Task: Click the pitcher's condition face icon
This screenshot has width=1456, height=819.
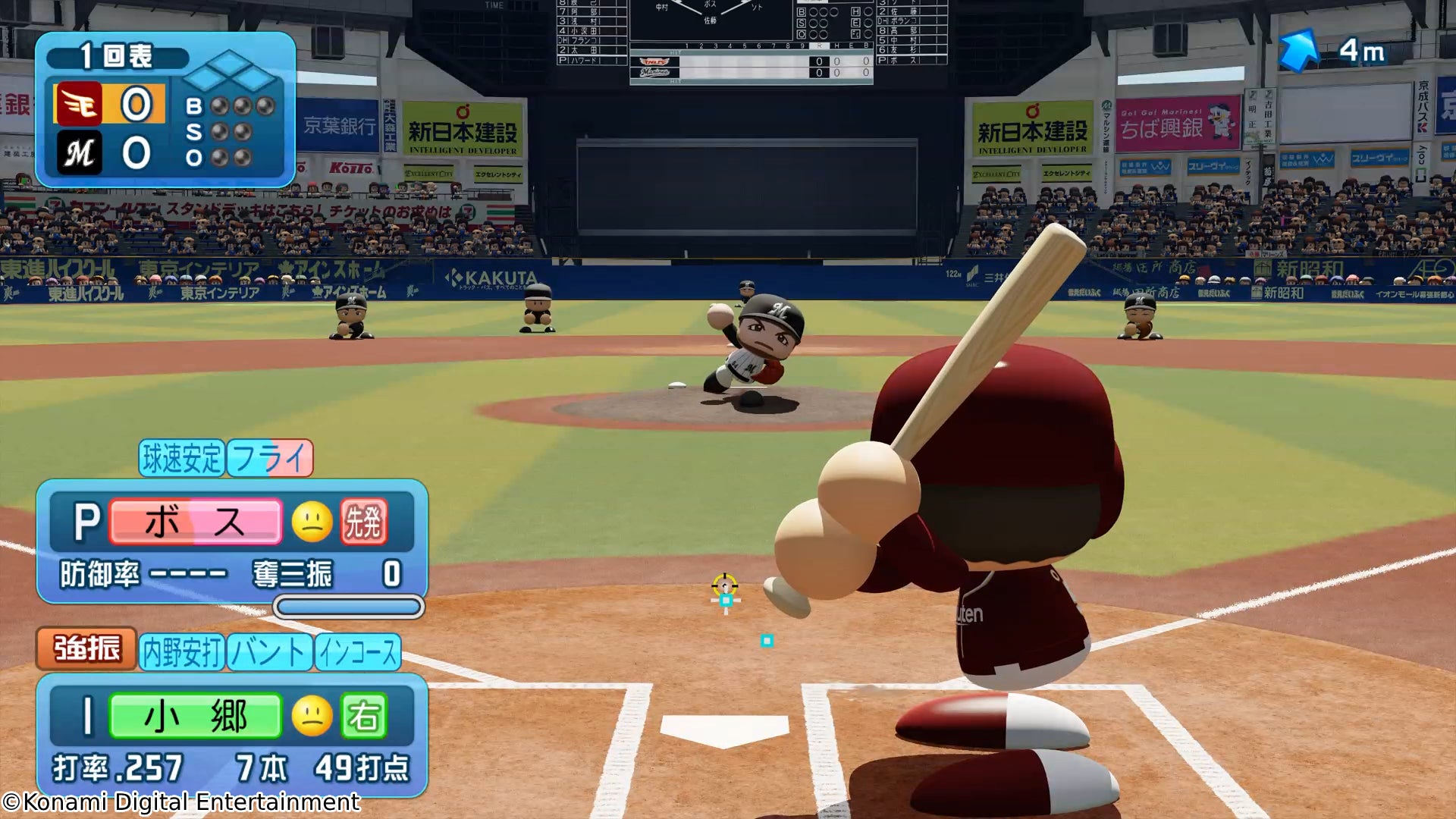Action: [x=312, y=522]
